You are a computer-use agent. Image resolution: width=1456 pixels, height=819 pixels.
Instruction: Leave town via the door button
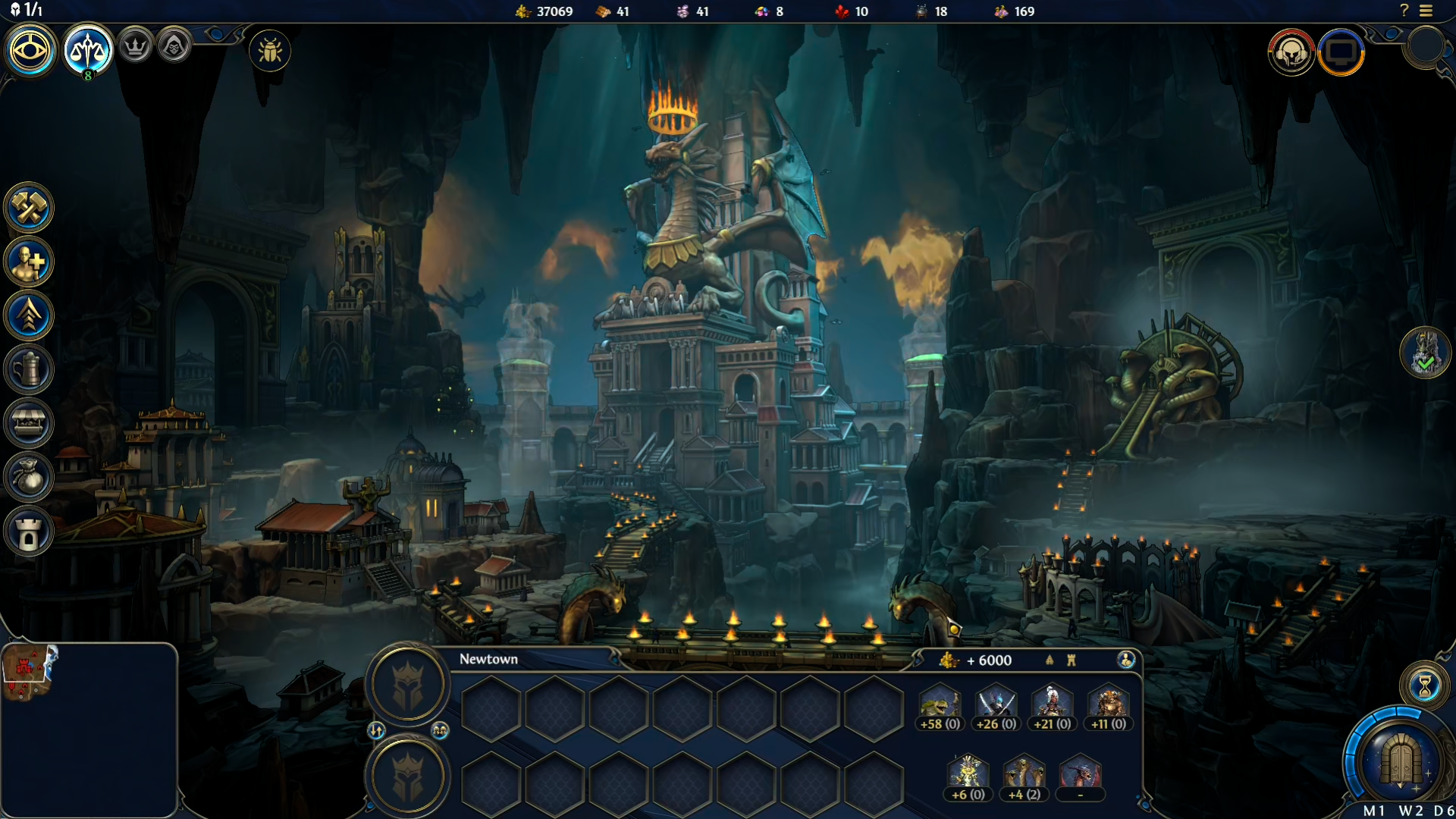point(1400,758)
